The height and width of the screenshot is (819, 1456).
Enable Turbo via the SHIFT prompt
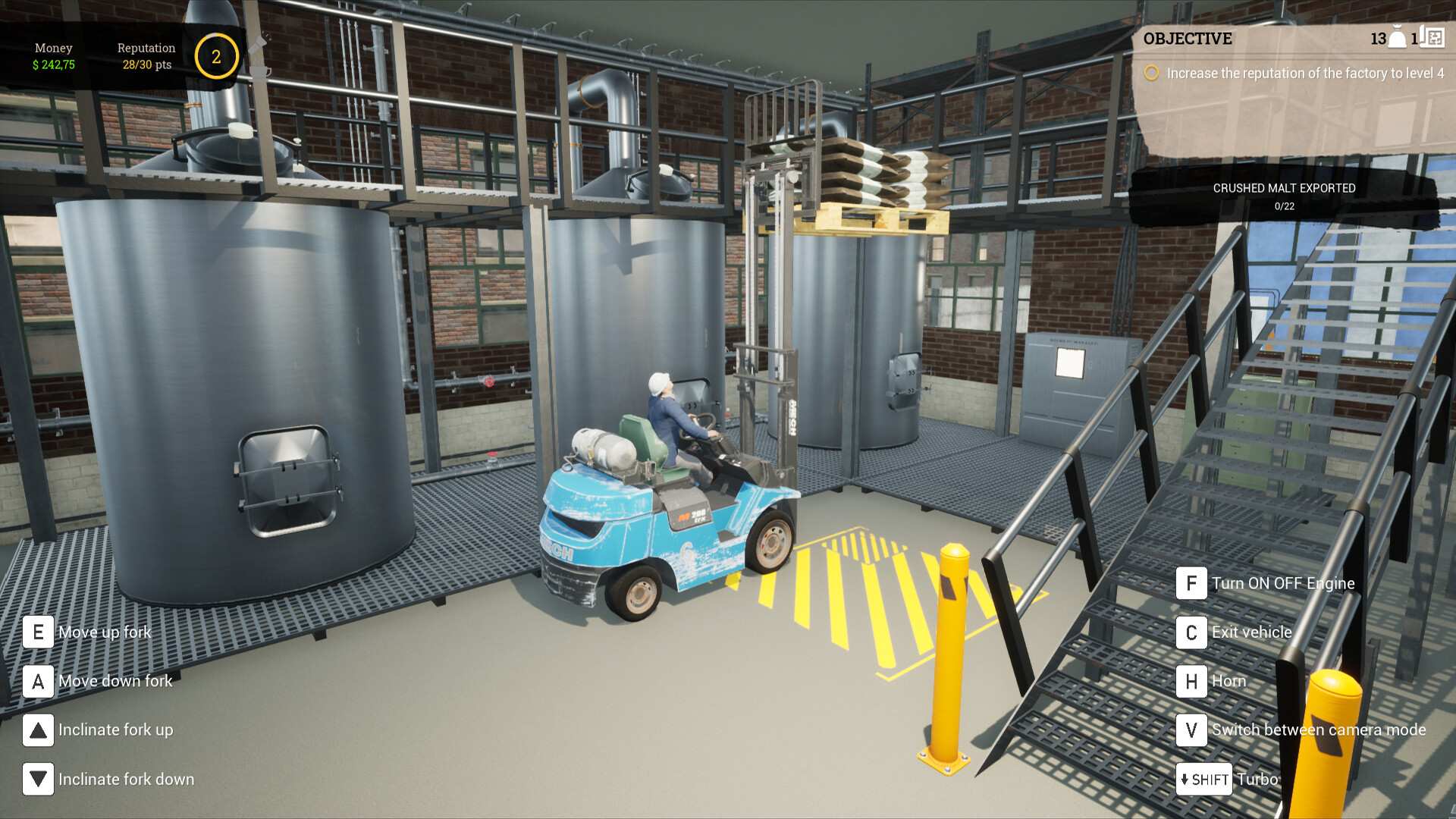(1204, 779)
